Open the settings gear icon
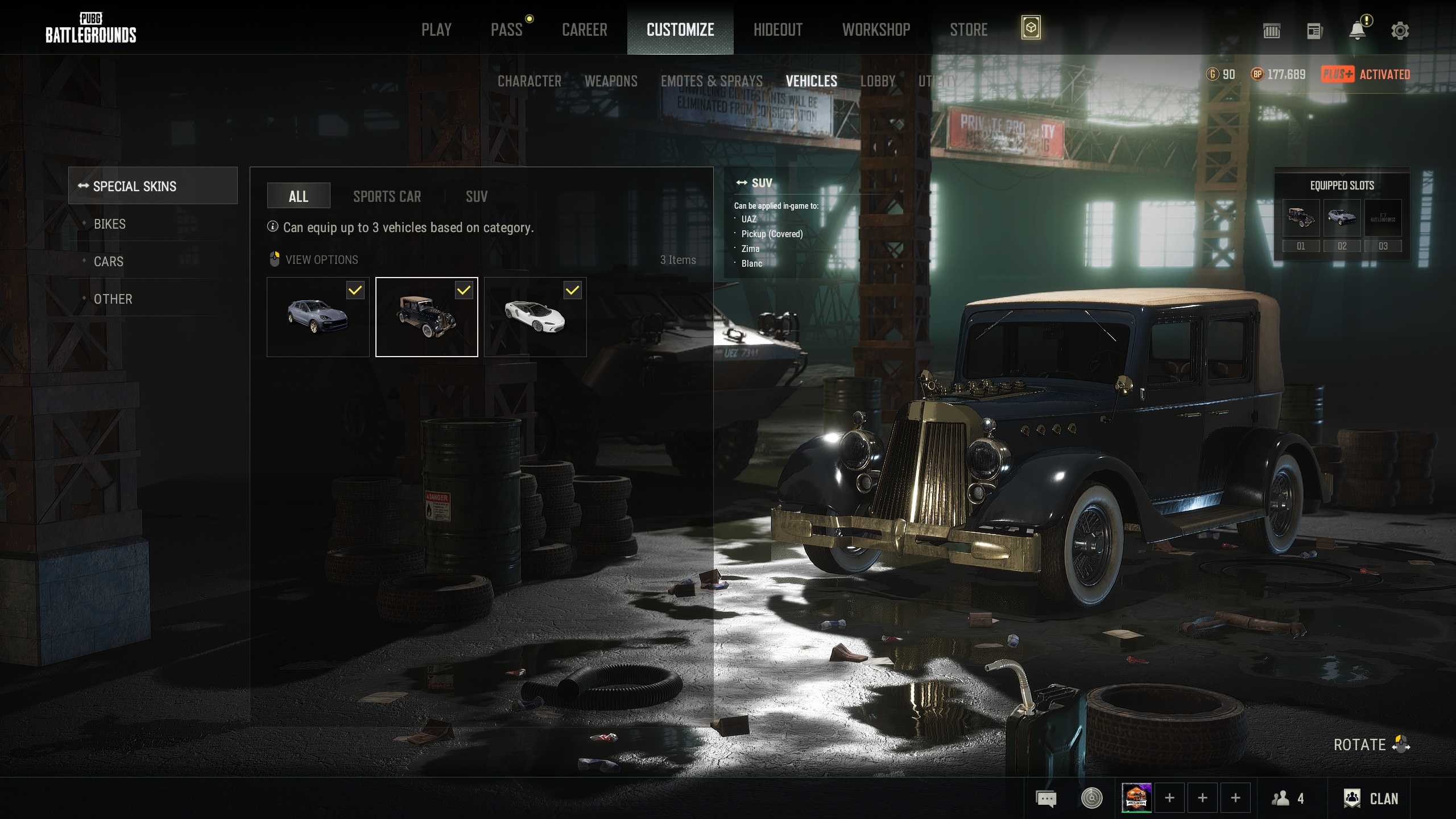 [x=1400, y=31]
